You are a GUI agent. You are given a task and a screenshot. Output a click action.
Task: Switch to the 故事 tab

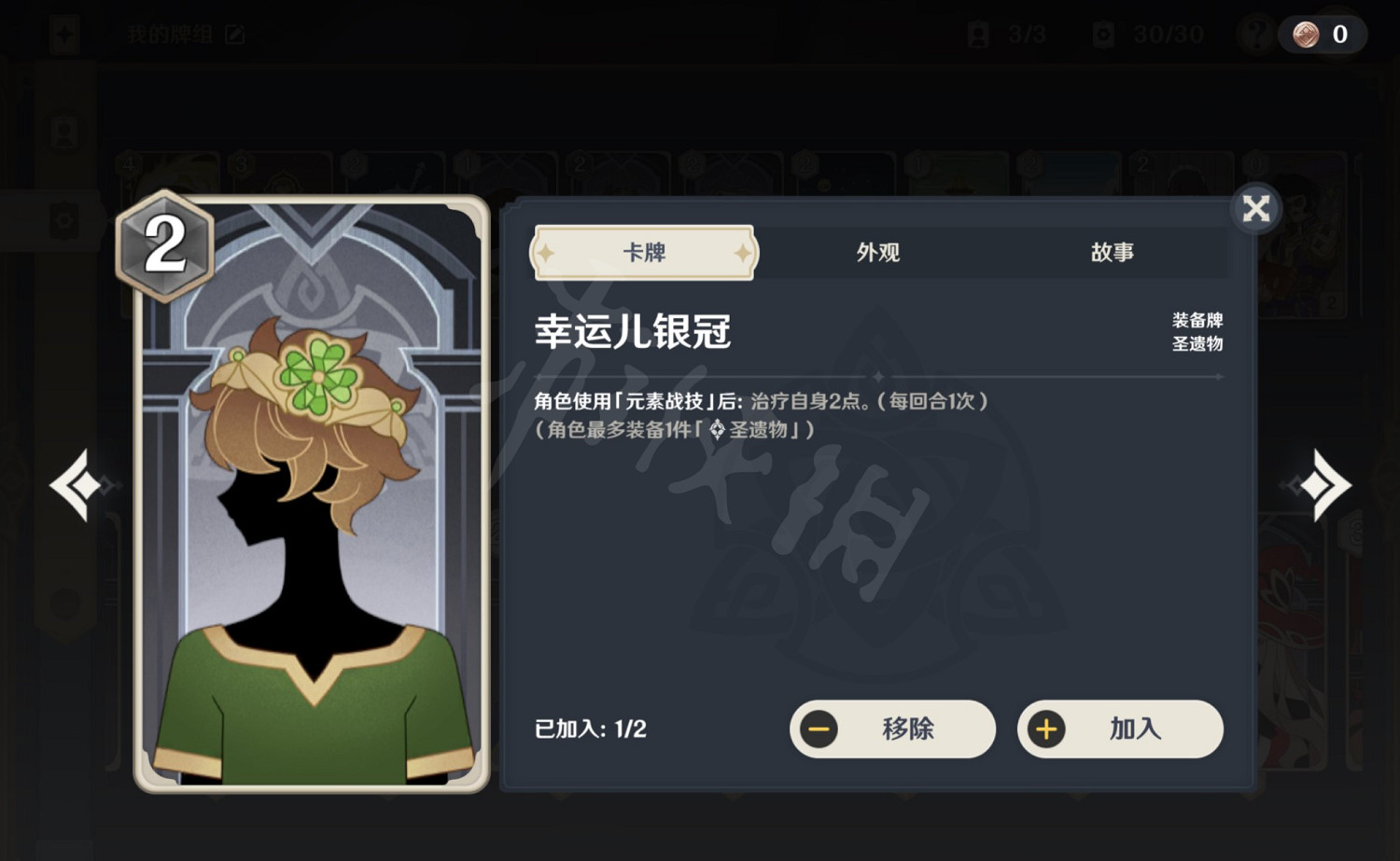(x=1113, y=252)
